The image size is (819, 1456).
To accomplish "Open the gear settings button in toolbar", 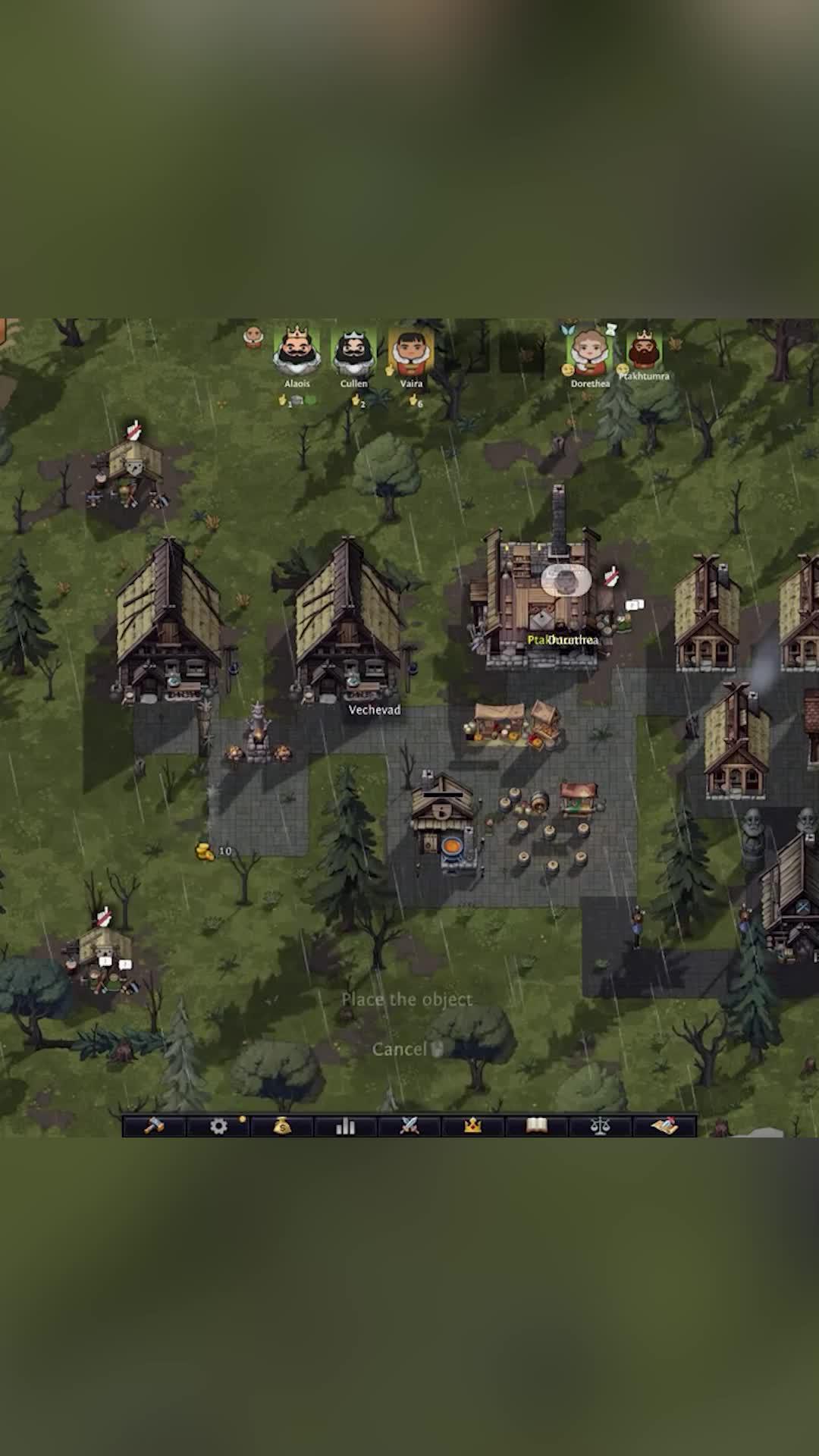I will (x=218, y=1126).
